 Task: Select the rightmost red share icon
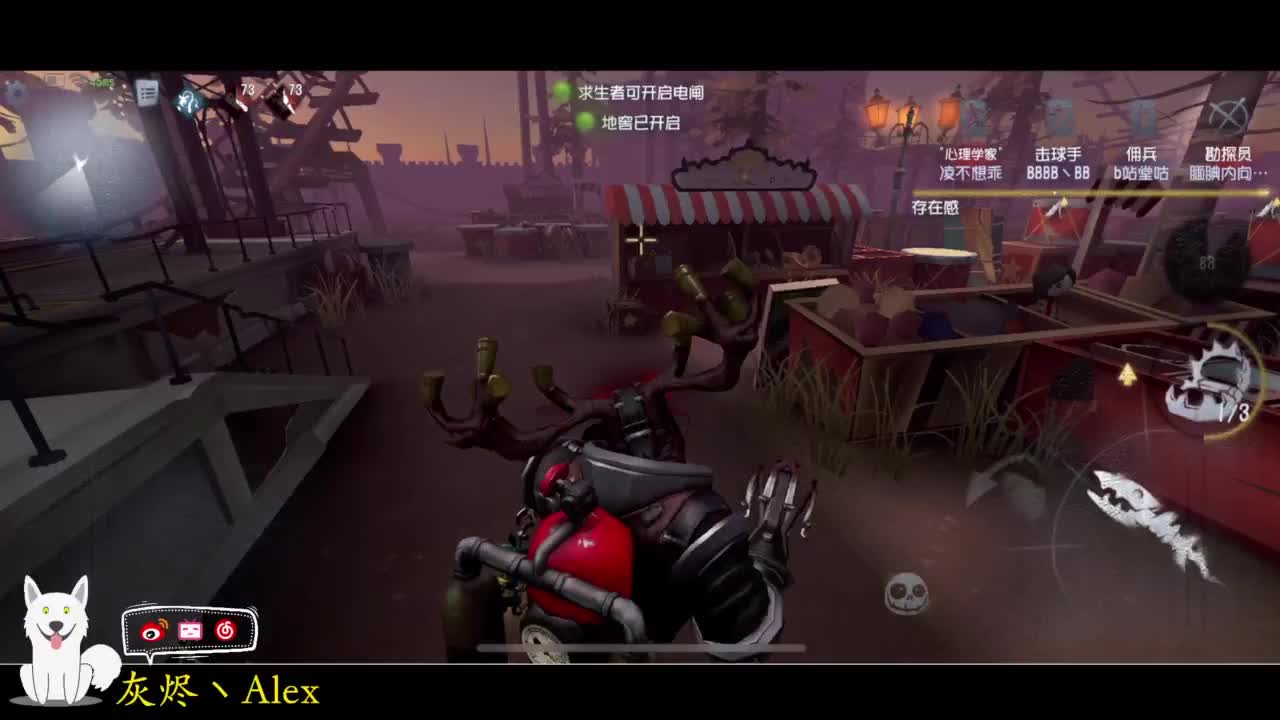pyautogui.click(x=225, y=630)
